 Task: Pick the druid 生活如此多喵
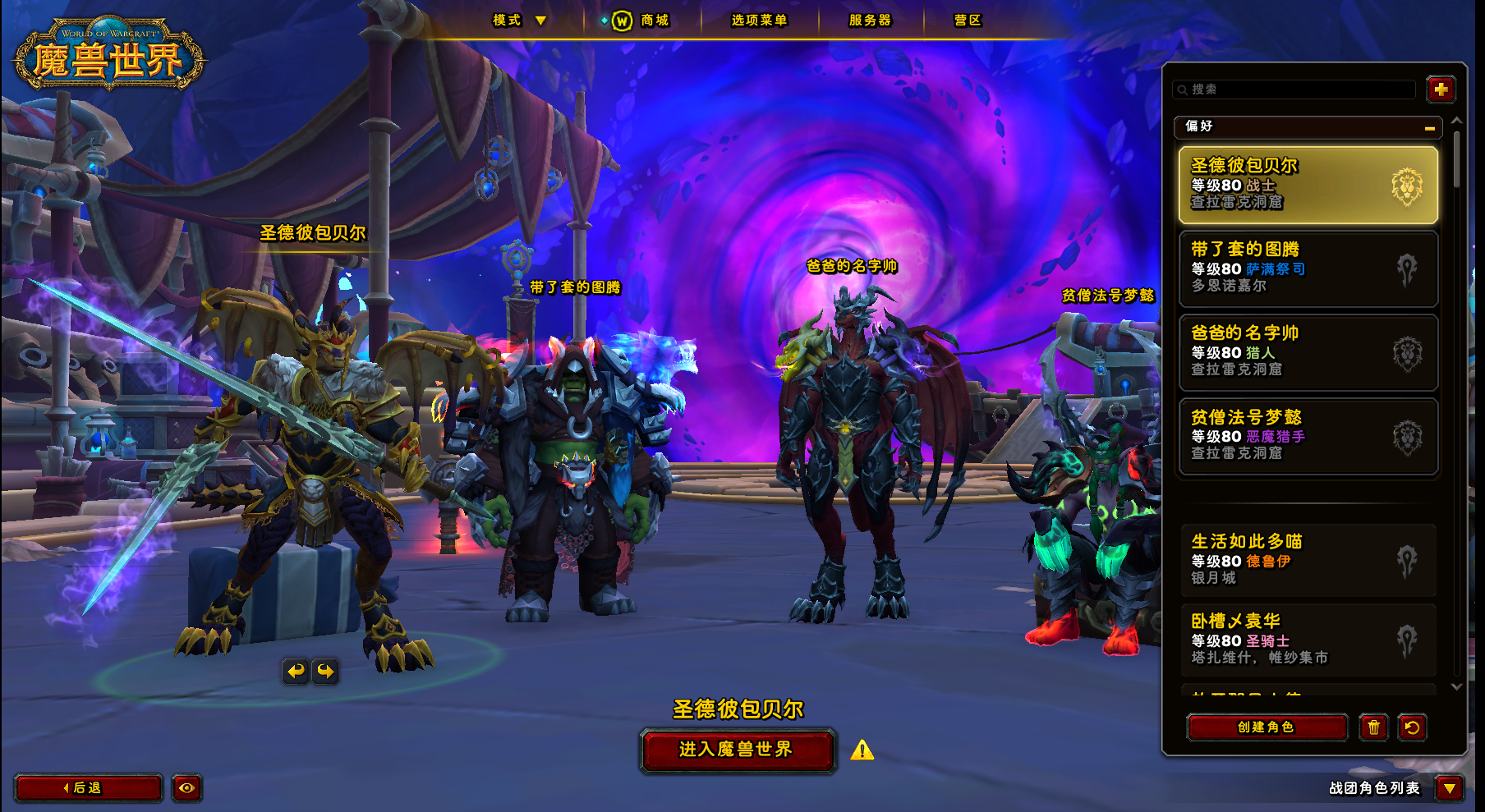[1308, 561]
